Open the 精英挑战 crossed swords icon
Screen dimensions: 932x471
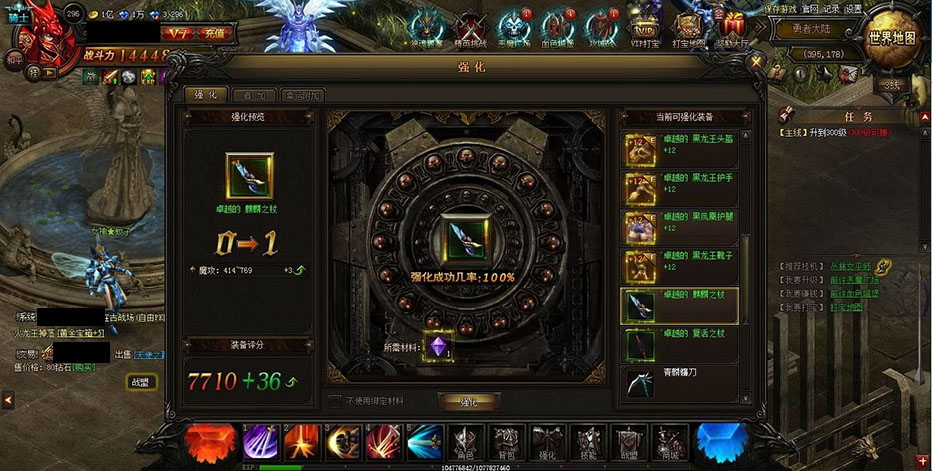[x=470, y=30]
